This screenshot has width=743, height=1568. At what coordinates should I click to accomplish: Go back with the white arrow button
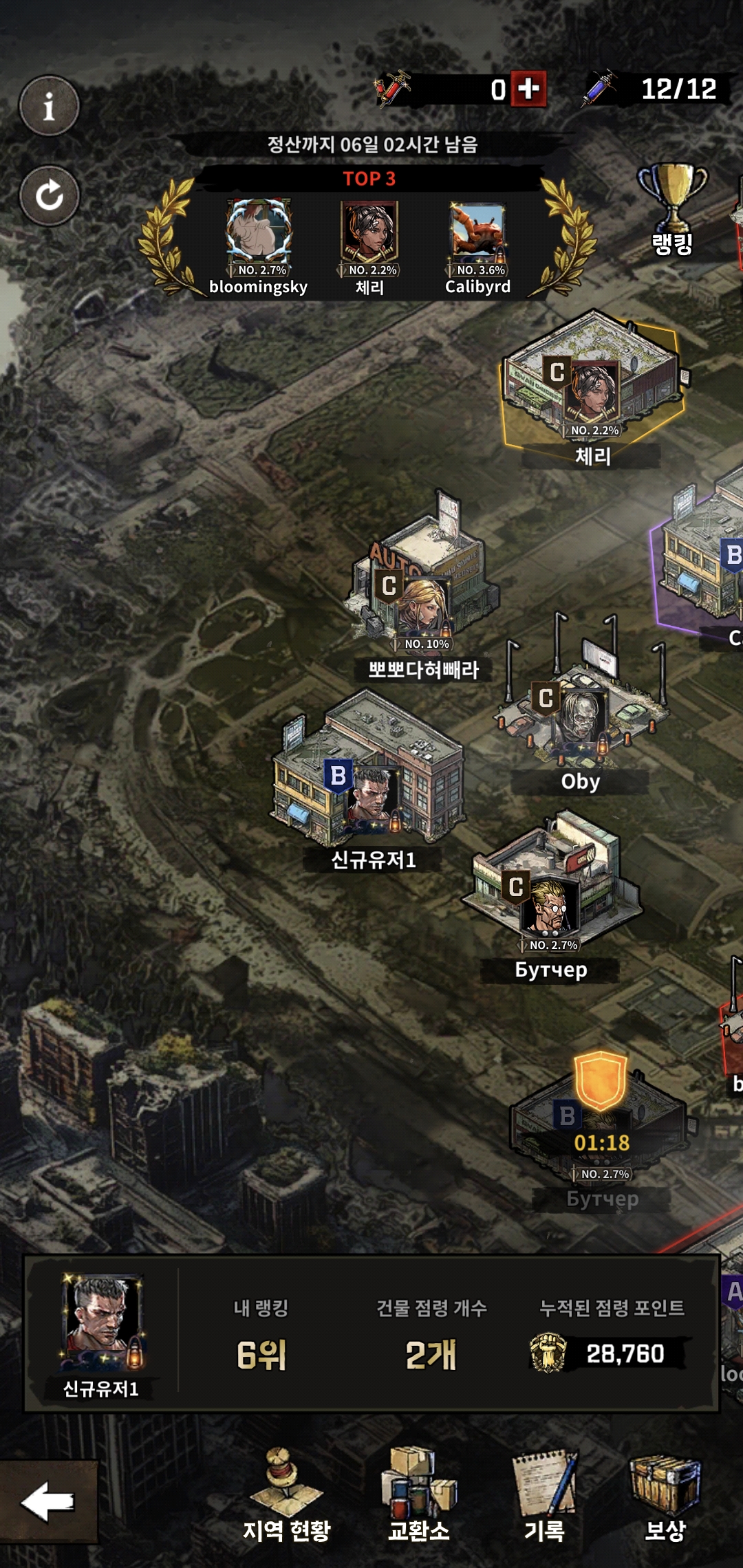click(48, 1501)
